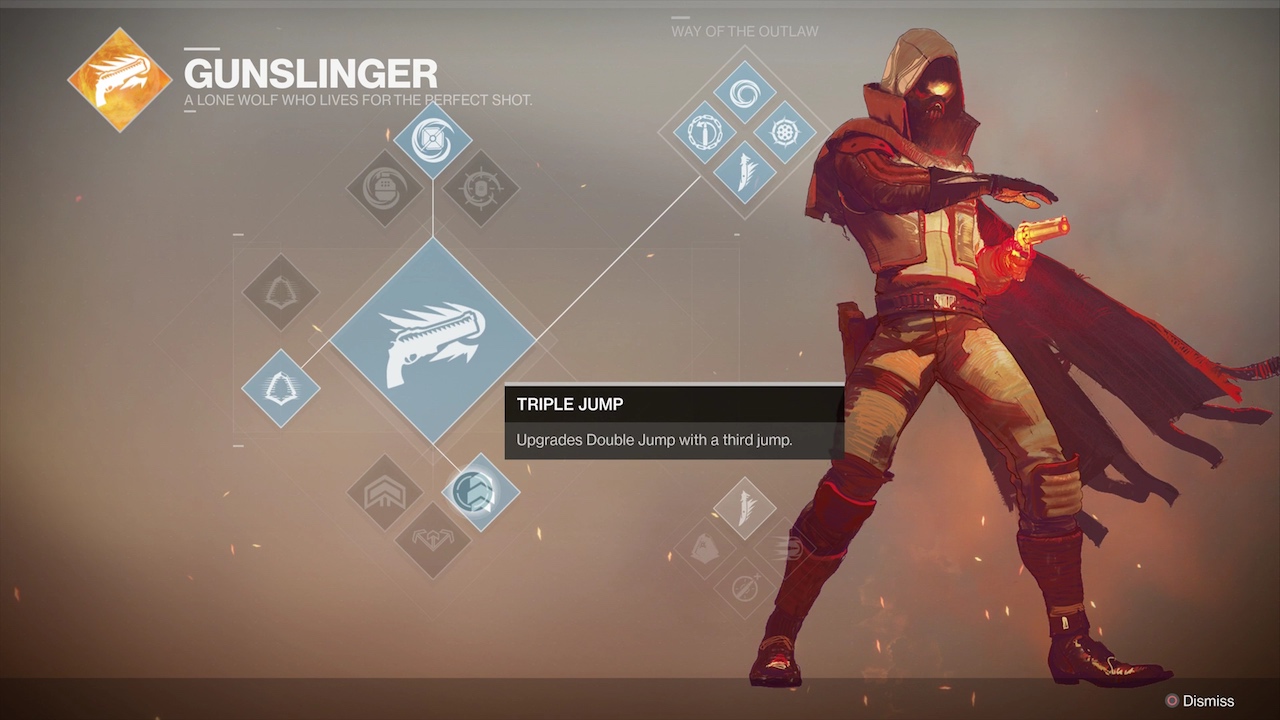
Task: Select the lower path's crossed-circle perk node
Action: (744, 586)
